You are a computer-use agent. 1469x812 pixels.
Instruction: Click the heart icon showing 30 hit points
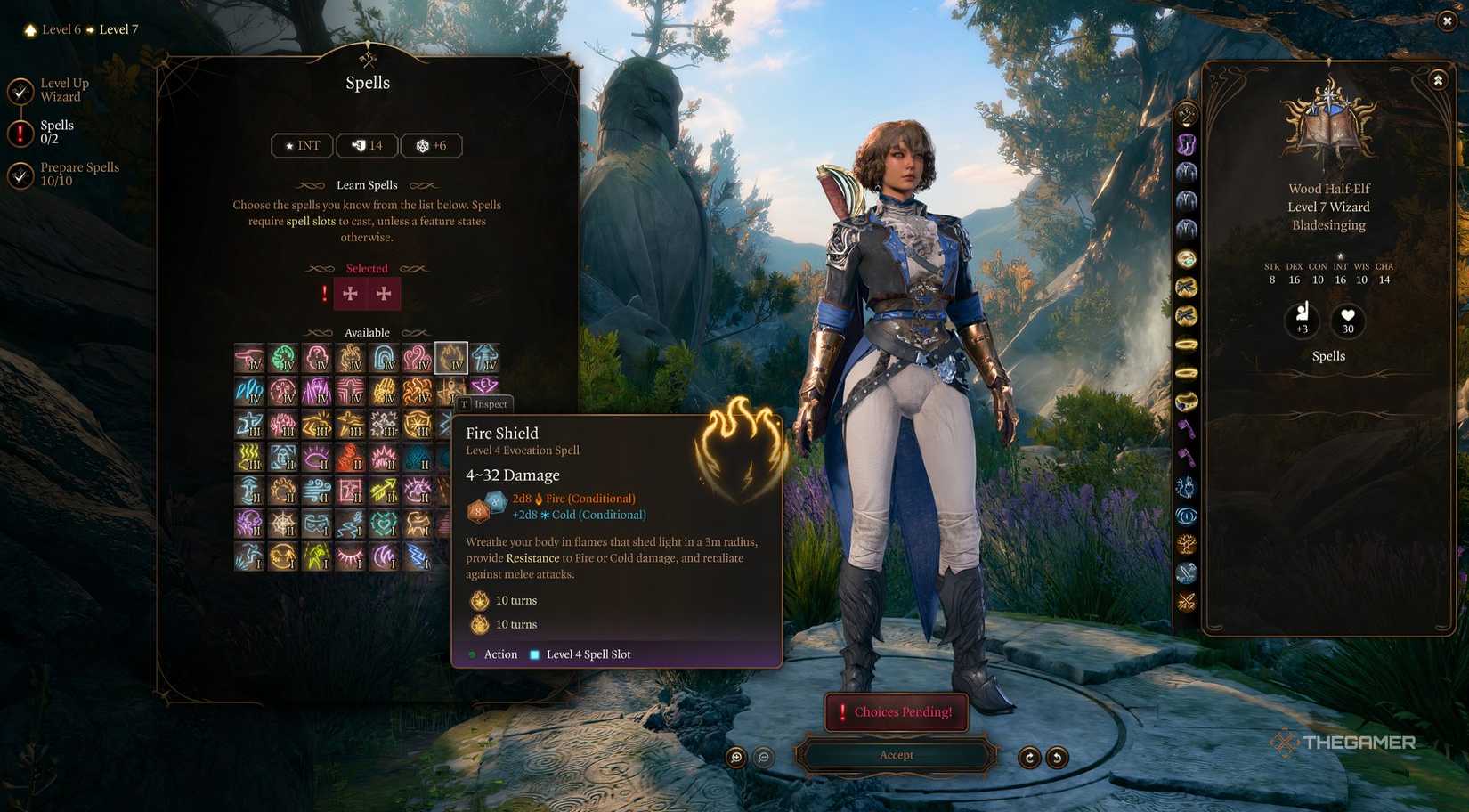[x=1347, y=321]
